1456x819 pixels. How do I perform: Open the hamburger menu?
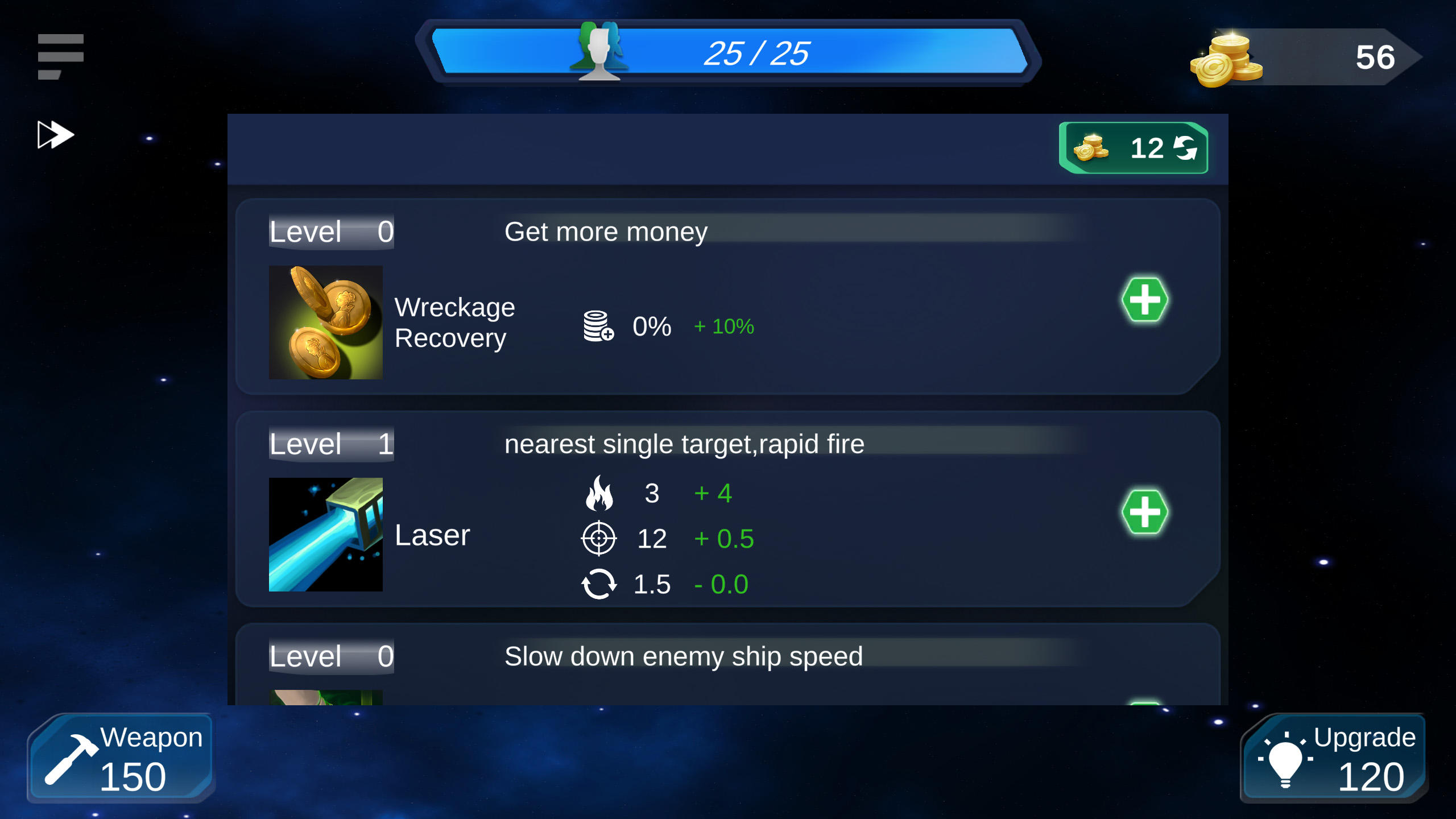pos(60,54)
